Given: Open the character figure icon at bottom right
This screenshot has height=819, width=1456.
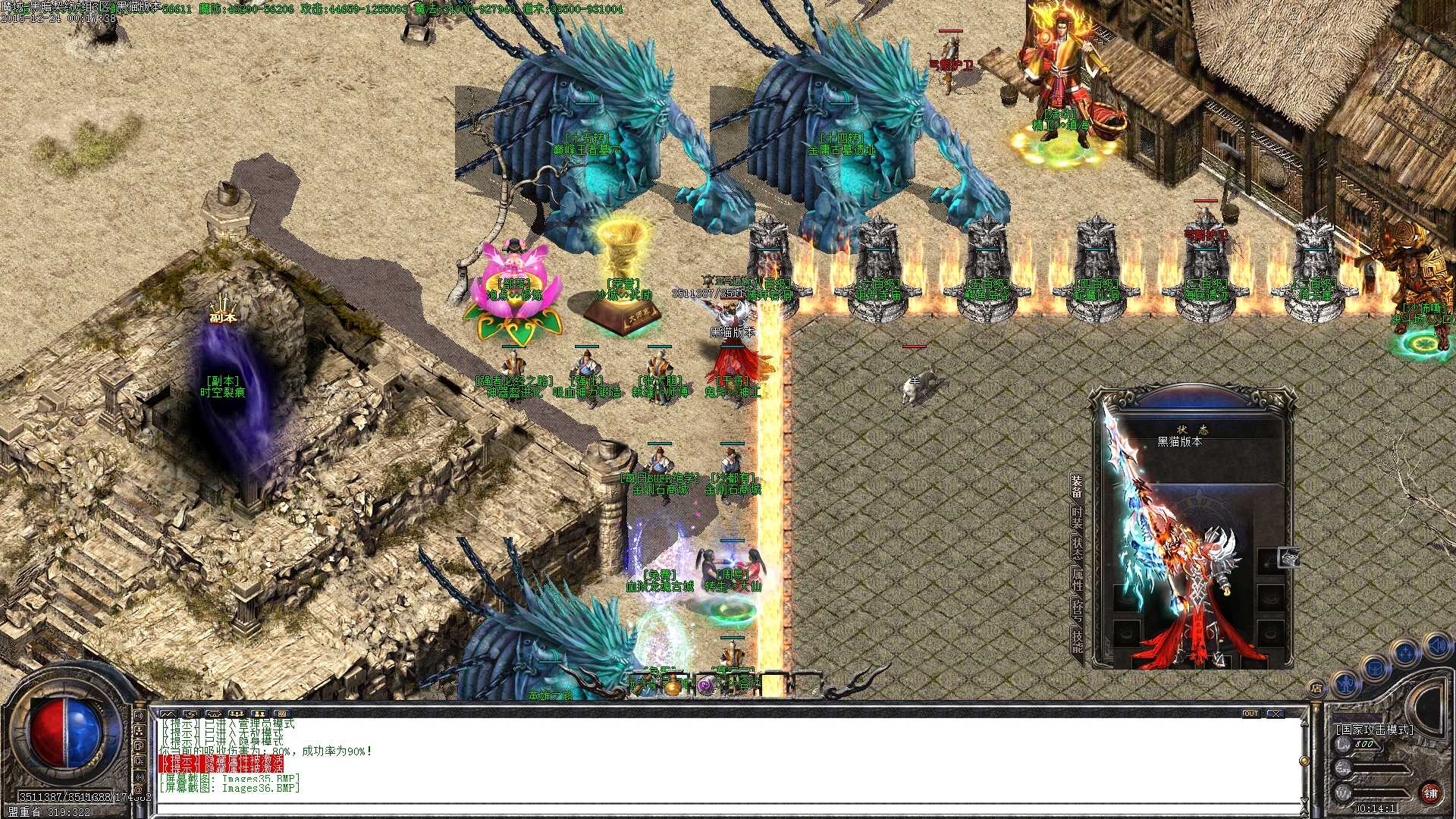Looking at the screenshot, I should pyautogui.click(x=1345, y=684).
